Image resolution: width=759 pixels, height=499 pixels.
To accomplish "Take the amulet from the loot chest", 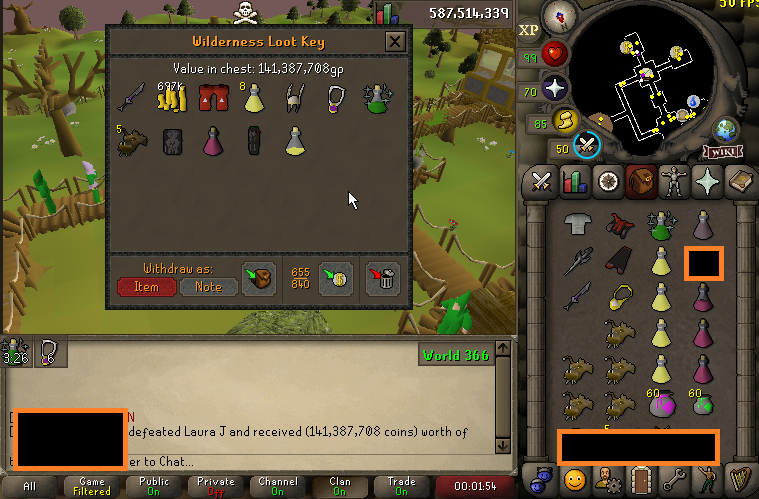I will tap(336, 98).
